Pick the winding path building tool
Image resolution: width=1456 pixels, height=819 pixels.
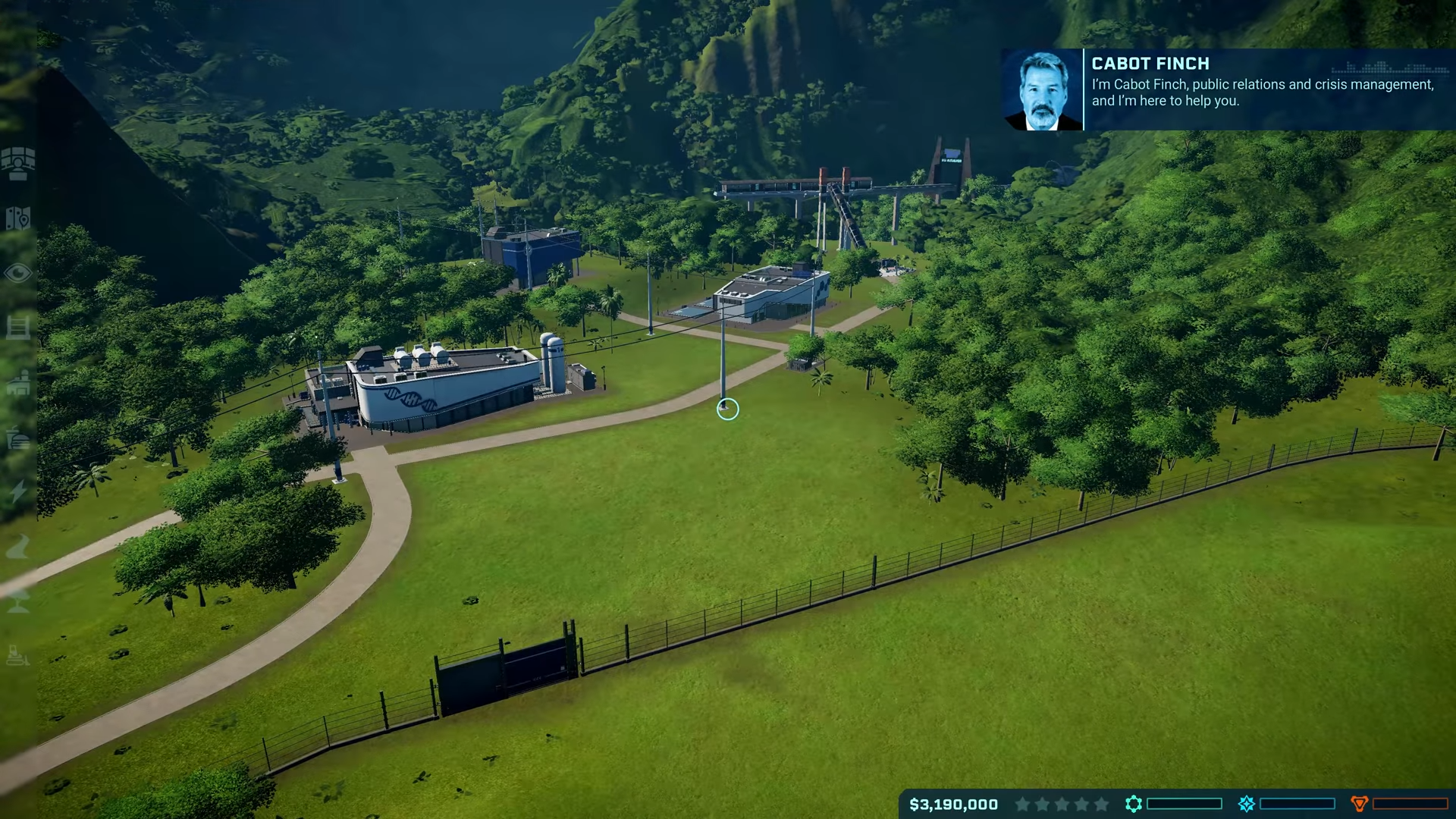(x=18, y=546)
